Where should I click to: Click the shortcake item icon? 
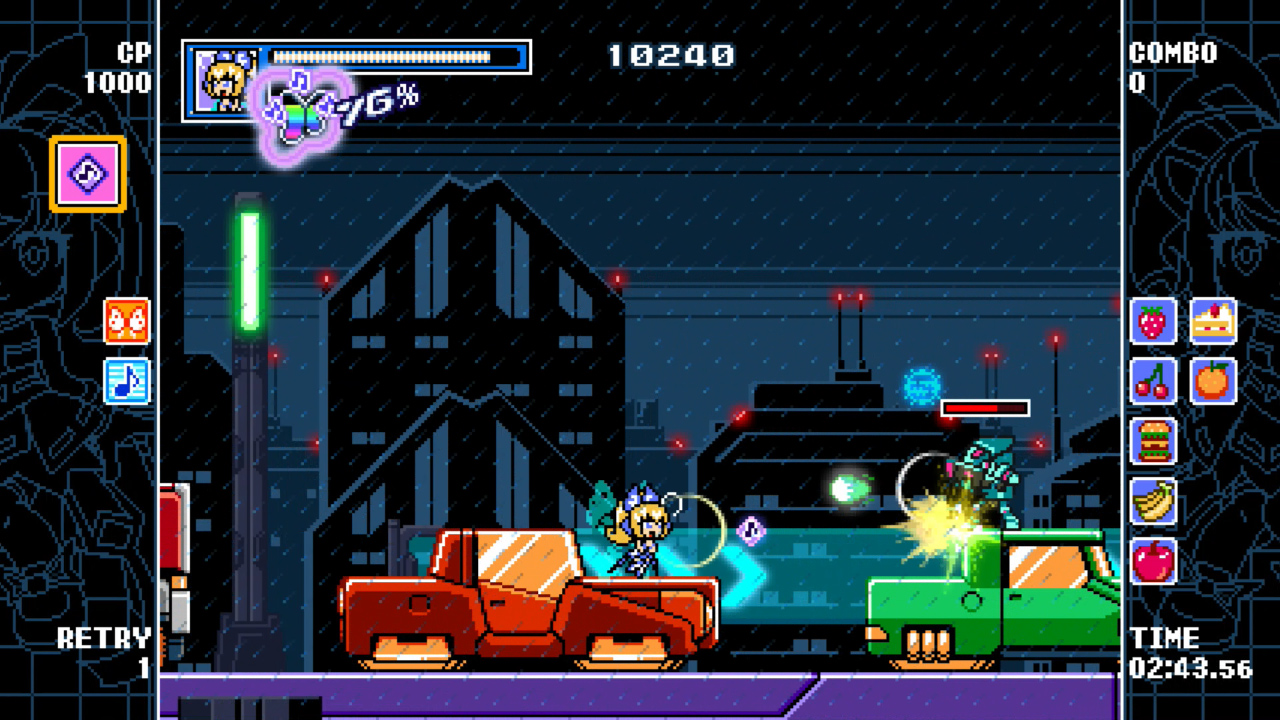pos(1214,323)
